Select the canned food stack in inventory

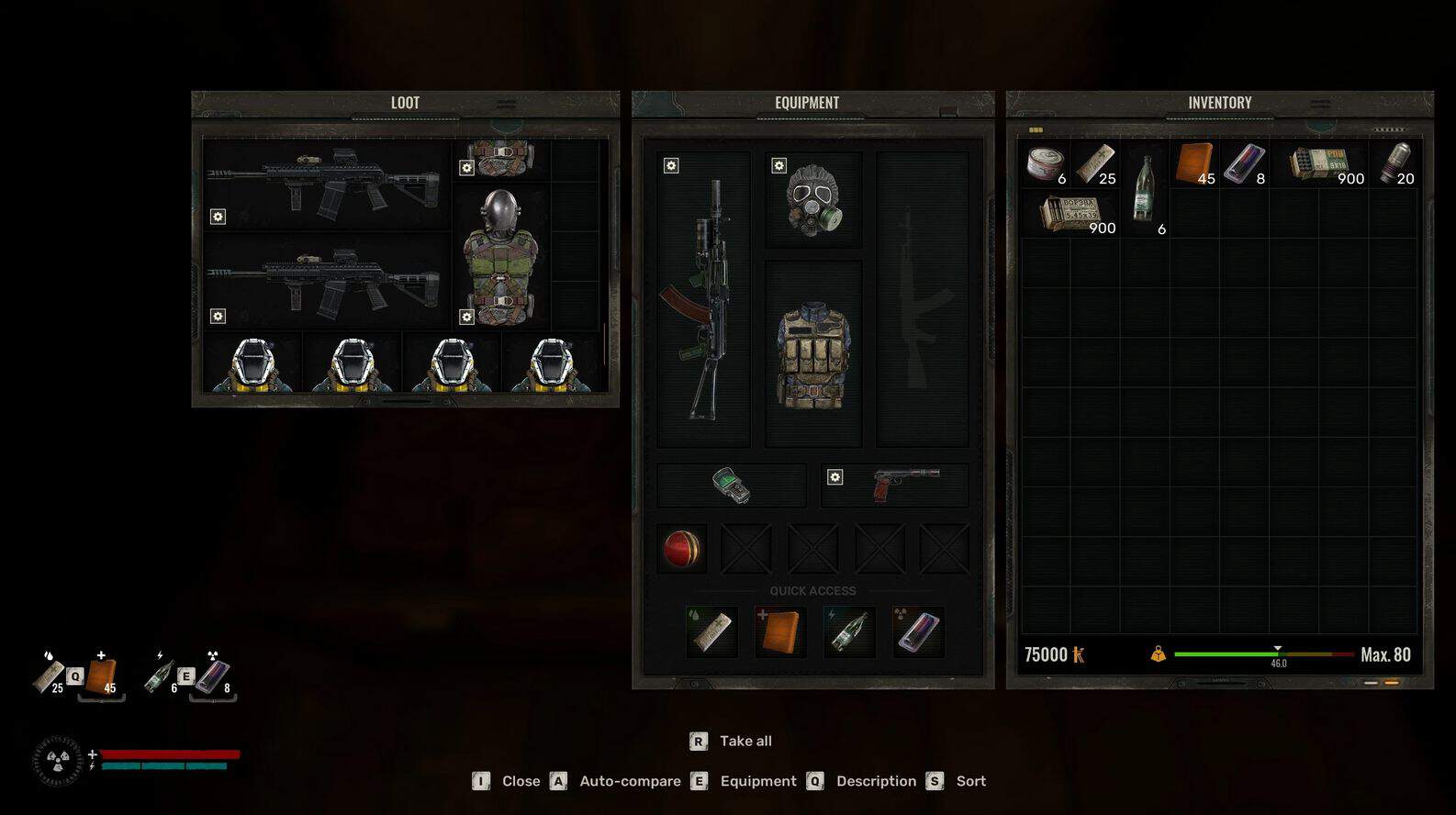[1045, 164]
